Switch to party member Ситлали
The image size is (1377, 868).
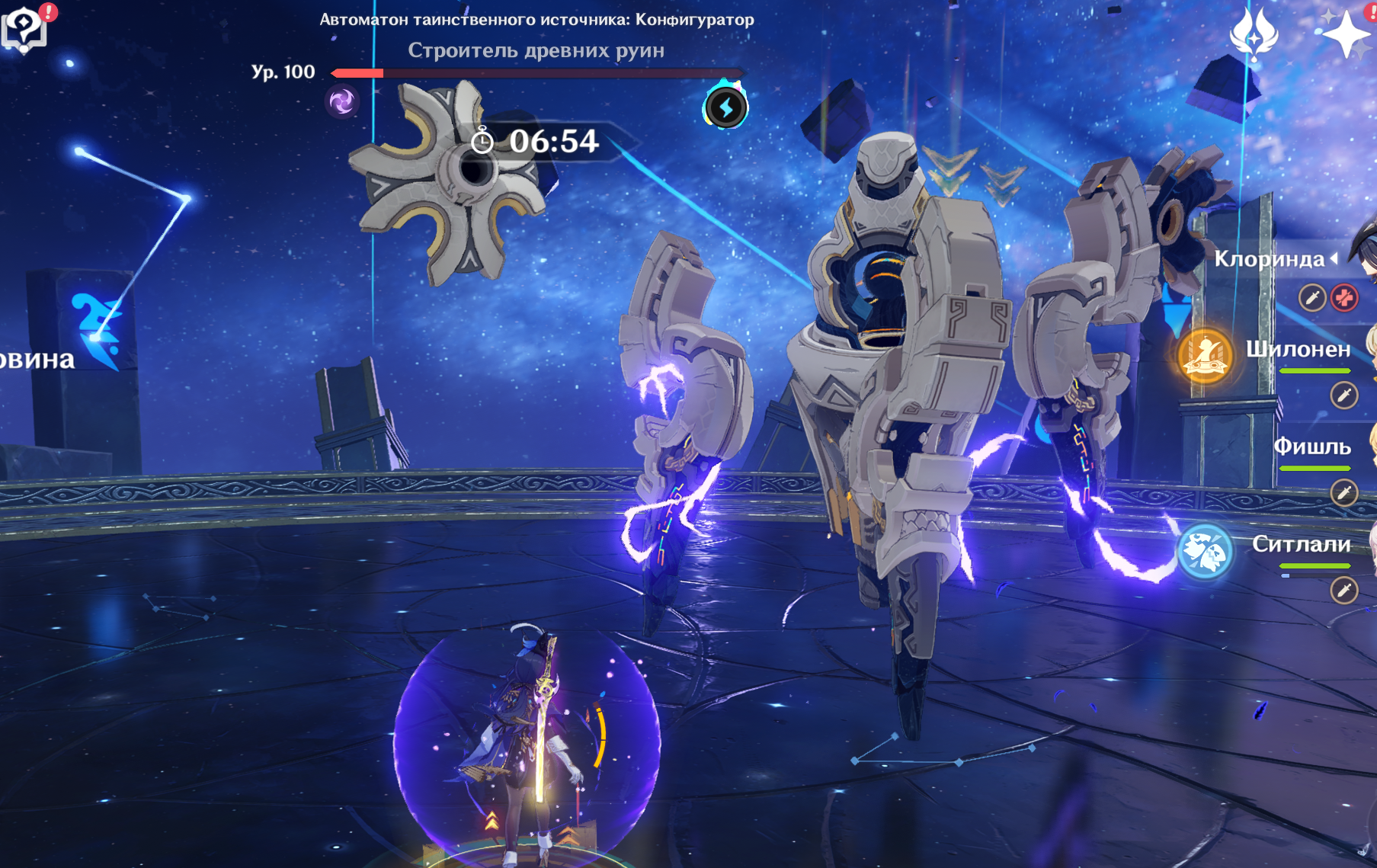(x=1301, y=544)
